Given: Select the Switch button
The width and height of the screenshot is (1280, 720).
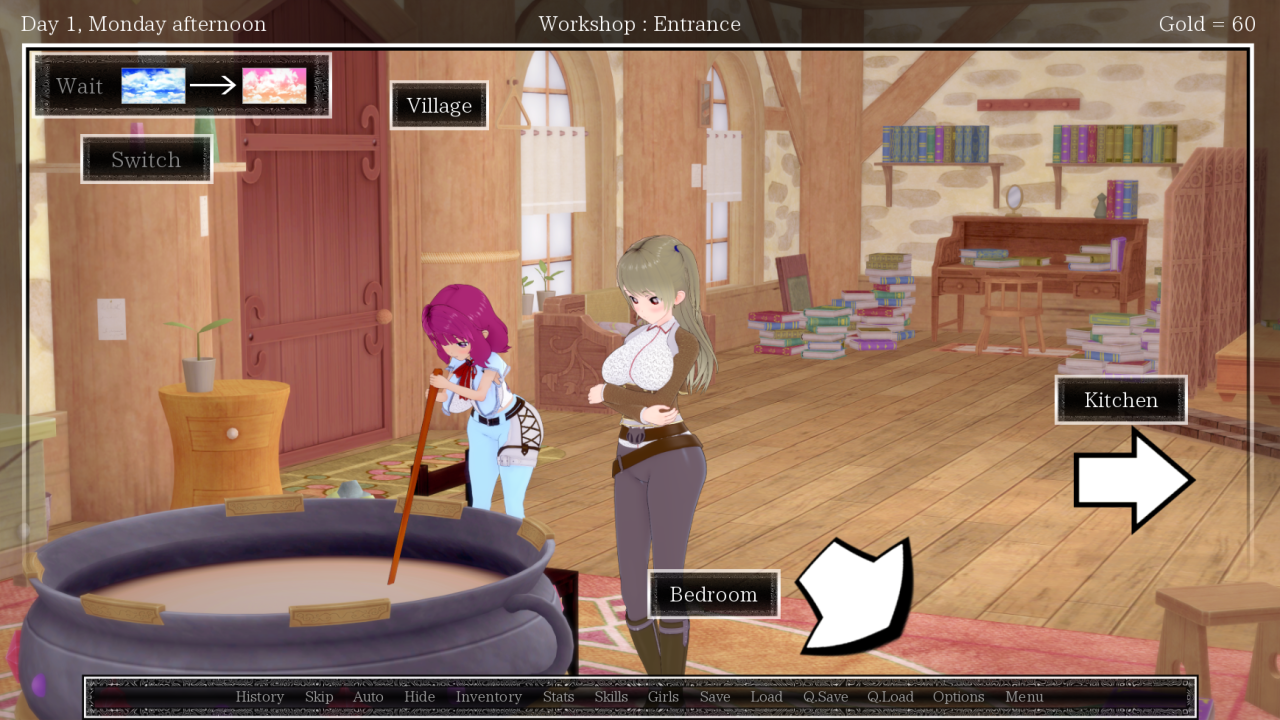Looking at the screenshot, I should click(x=146, y=160).
